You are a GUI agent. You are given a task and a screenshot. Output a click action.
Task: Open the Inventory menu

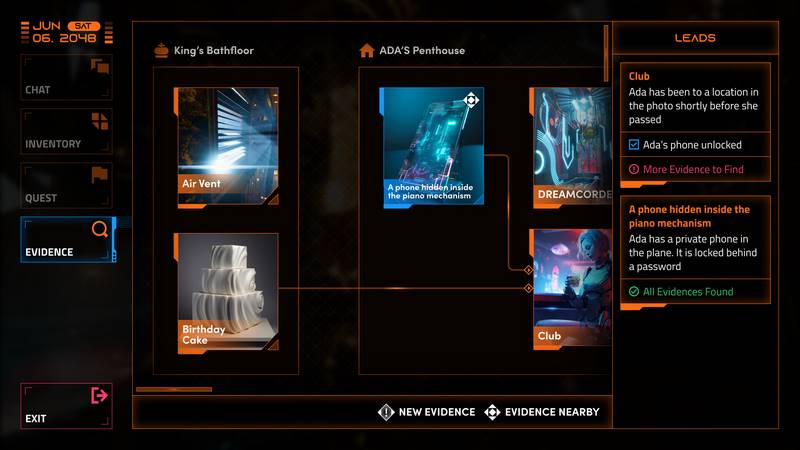(x=67, y=131)
